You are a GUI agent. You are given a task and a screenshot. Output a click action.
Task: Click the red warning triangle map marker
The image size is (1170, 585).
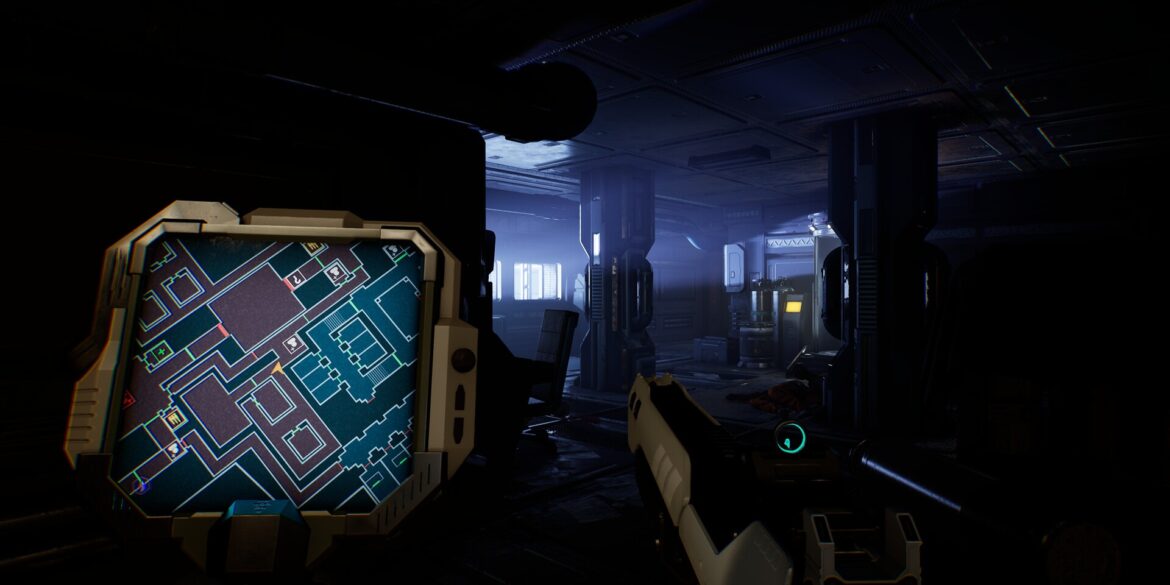click(128, 399)
